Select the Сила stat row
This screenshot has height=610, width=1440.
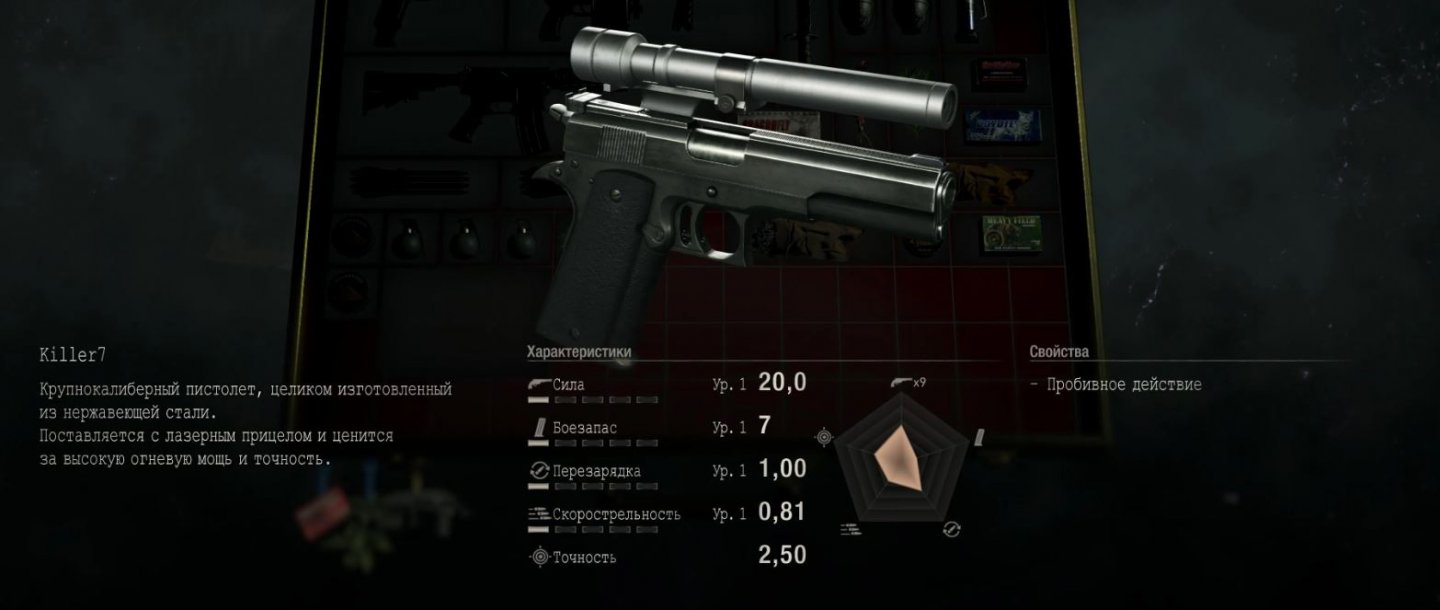click(x=665, y=385)
